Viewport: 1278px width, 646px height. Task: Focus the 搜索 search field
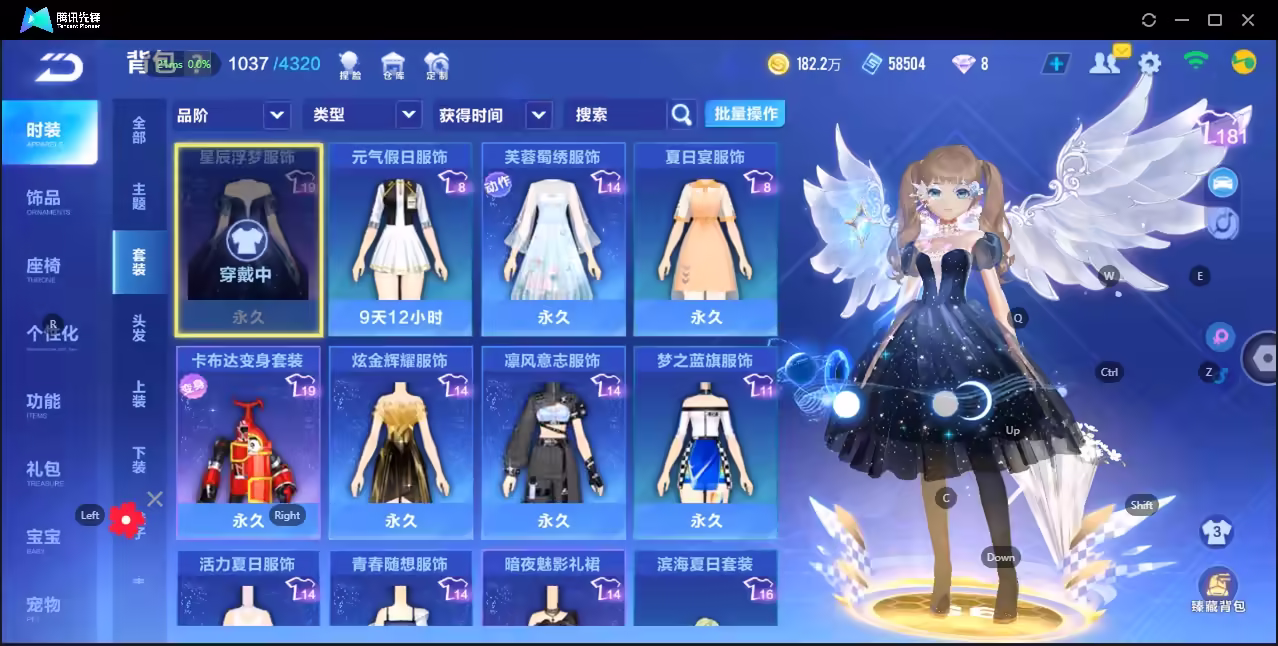pos(615,115)
